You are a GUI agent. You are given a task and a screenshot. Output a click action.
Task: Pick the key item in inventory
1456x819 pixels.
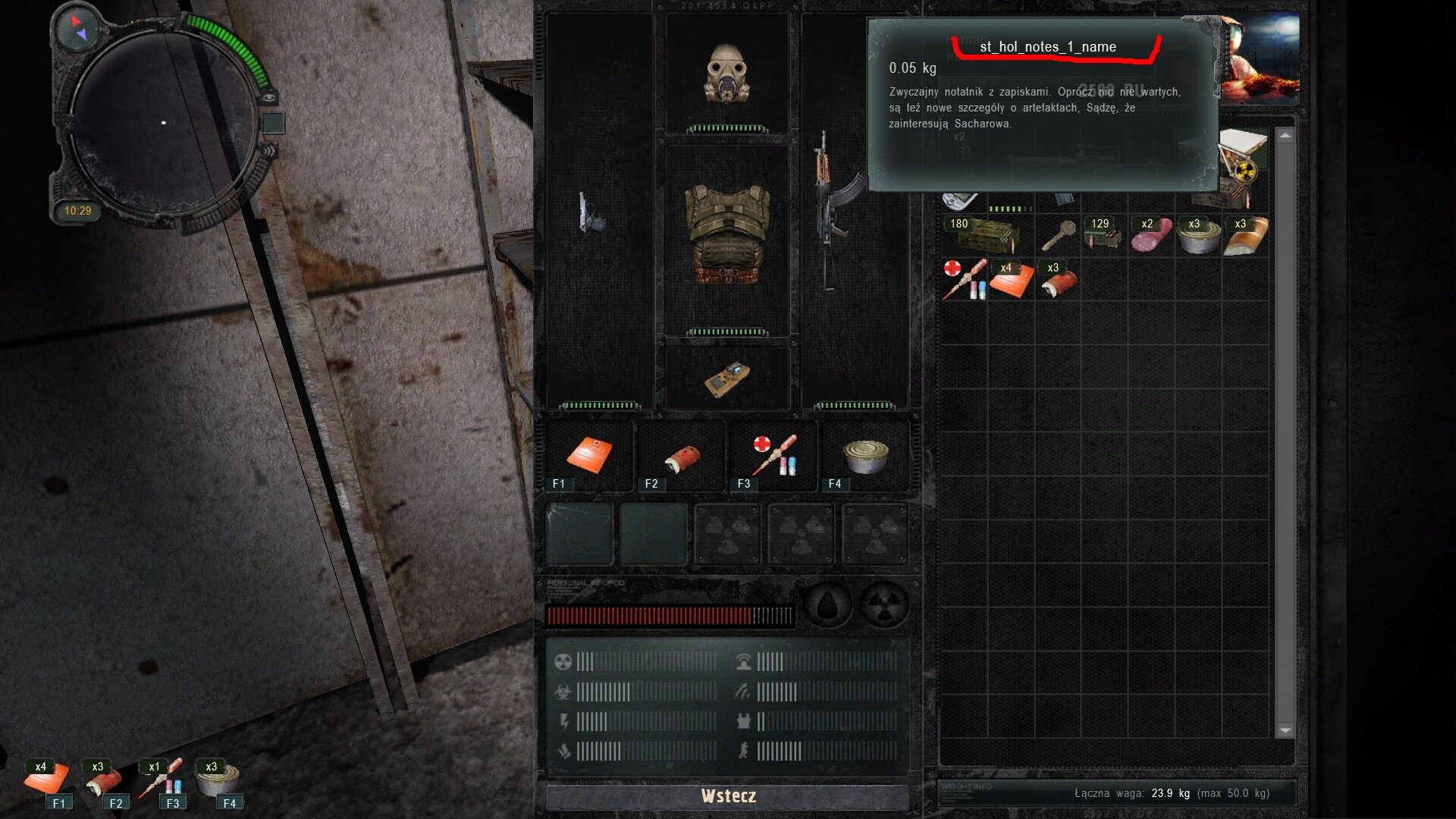point(1057,235)
